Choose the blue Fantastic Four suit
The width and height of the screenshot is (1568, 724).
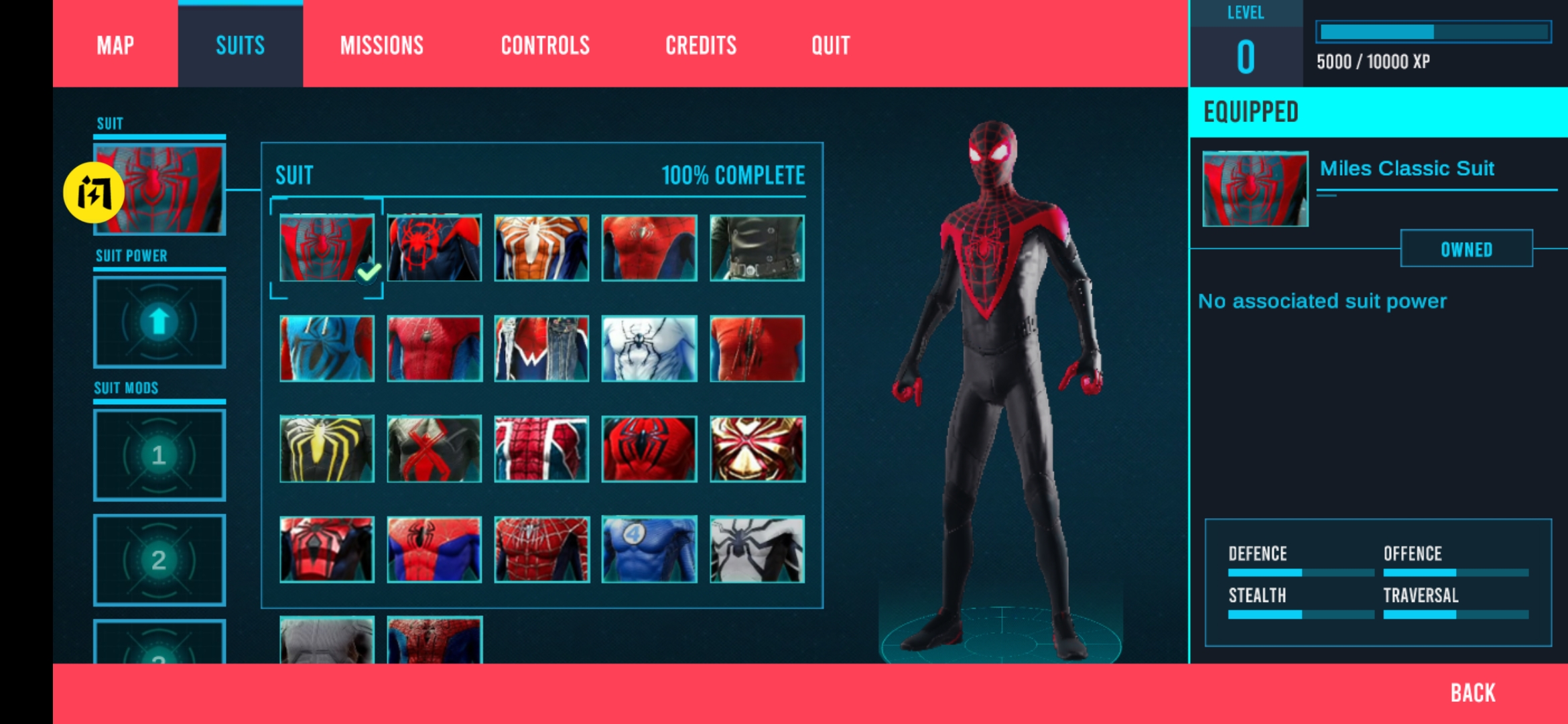click(649, 549)
